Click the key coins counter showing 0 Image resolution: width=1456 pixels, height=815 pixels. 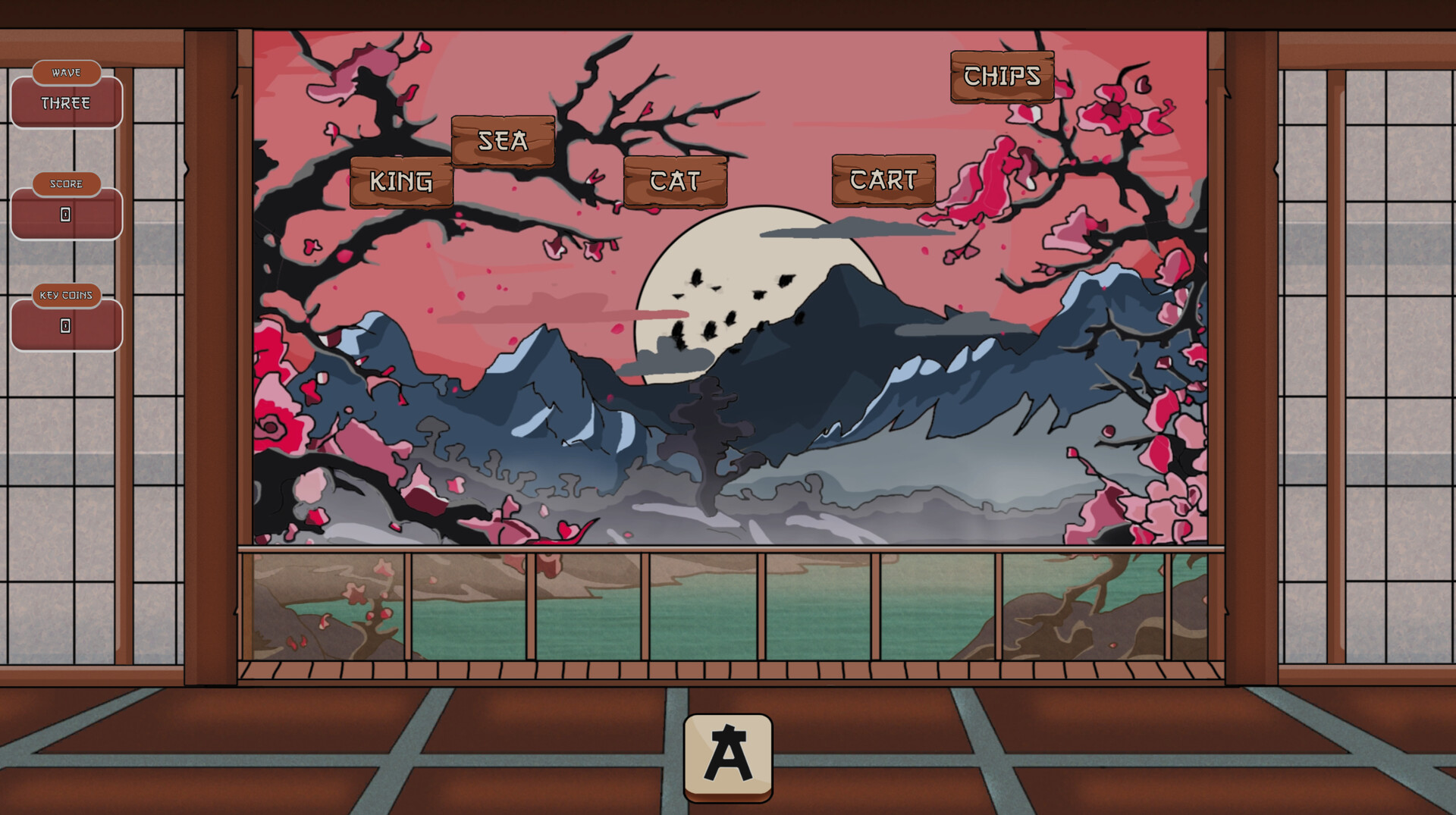pyautogui.click(x=65, y=327)
